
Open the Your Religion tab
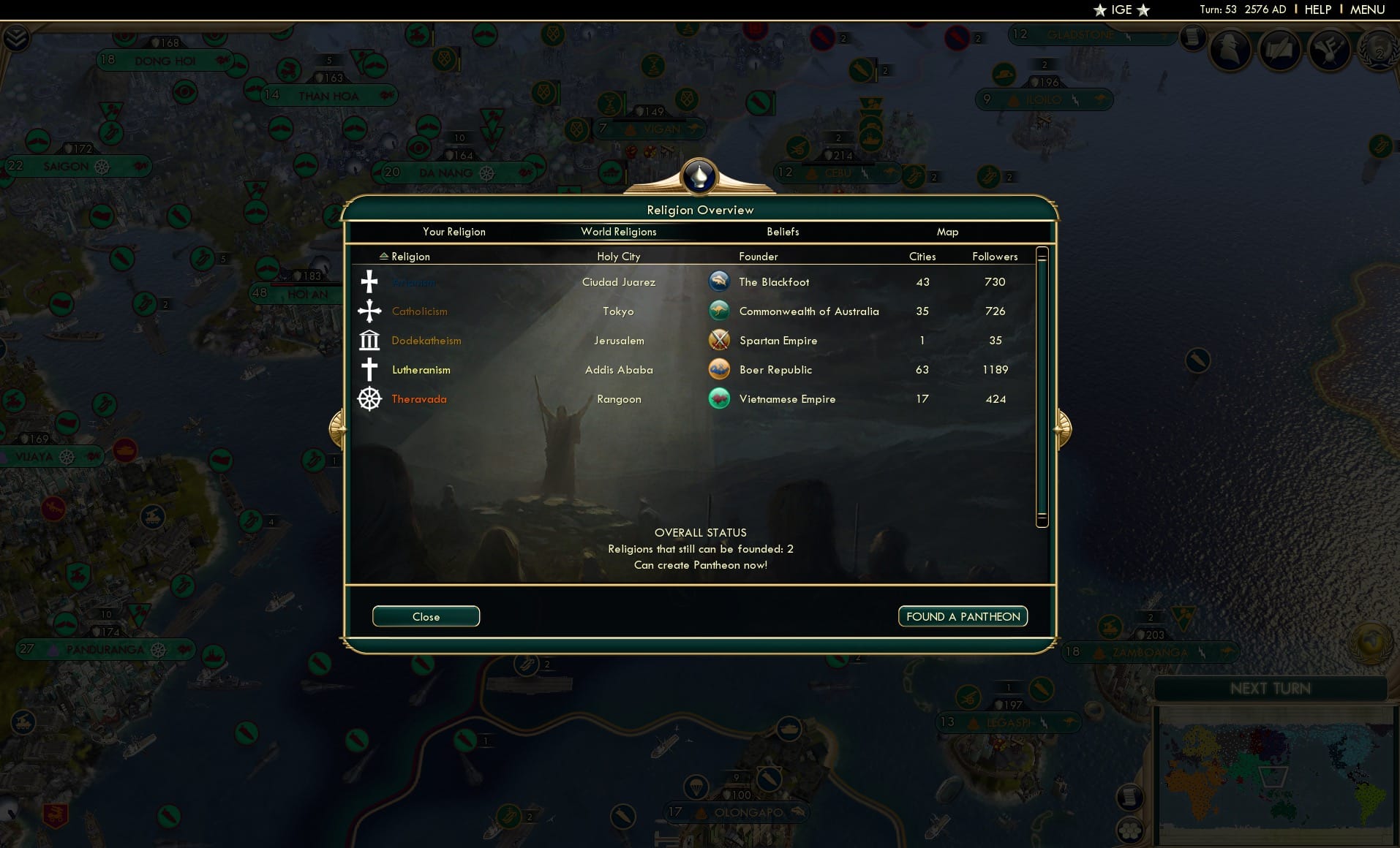[454, 232]
